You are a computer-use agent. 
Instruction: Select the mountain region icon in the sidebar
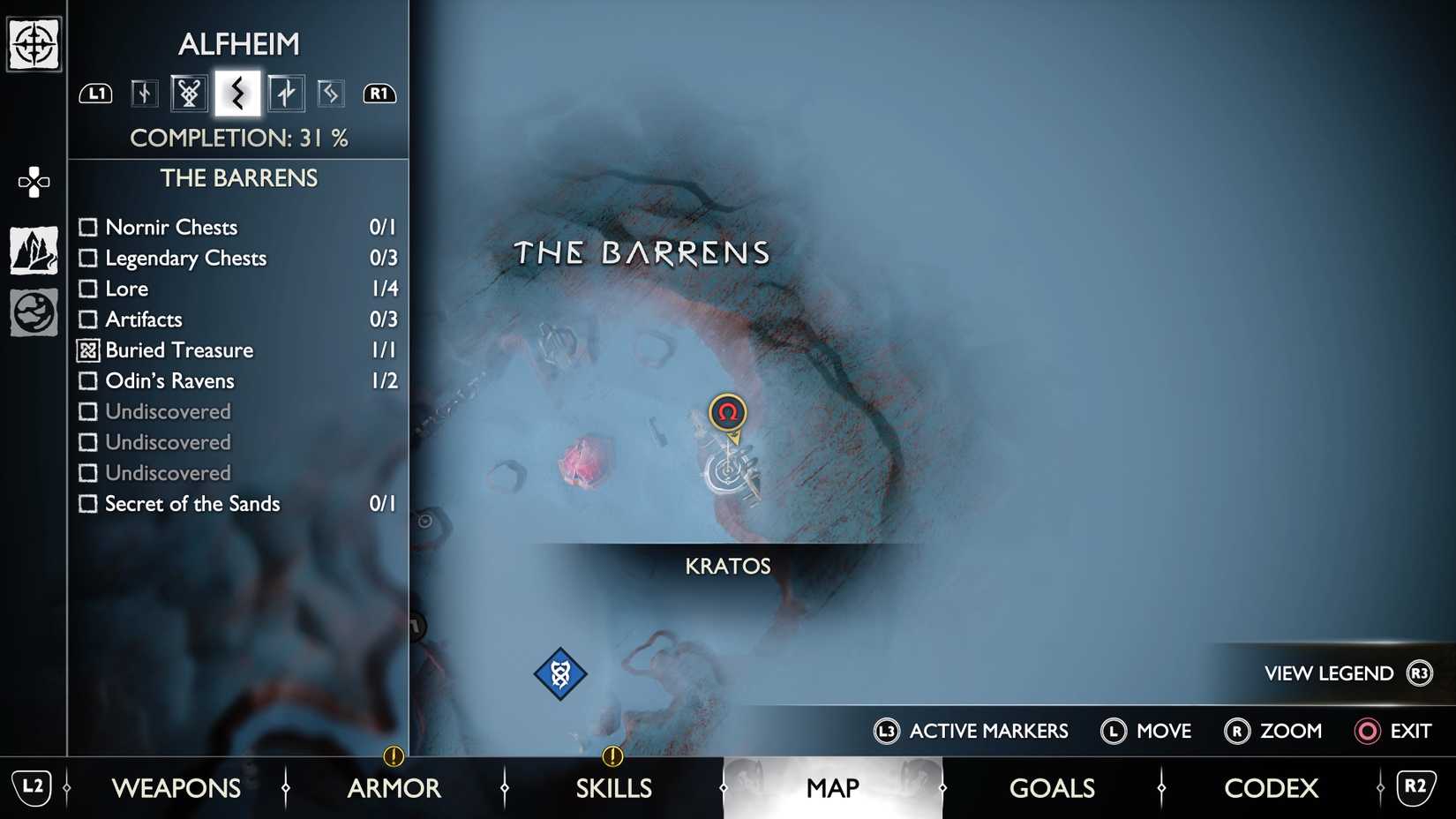click(x=33, y=250)
